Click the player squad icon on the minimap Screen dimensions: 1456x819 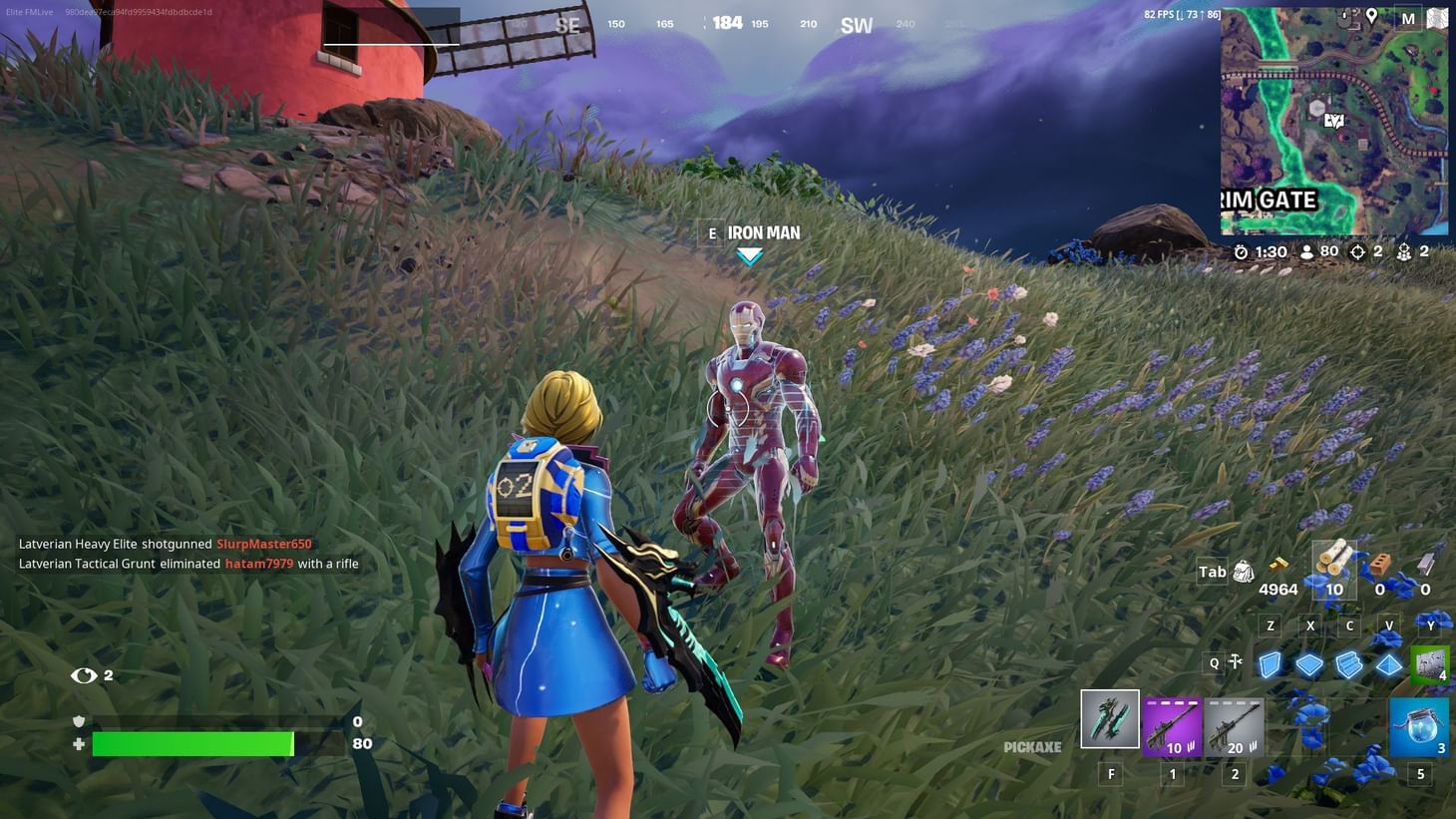pos(1333,120)
